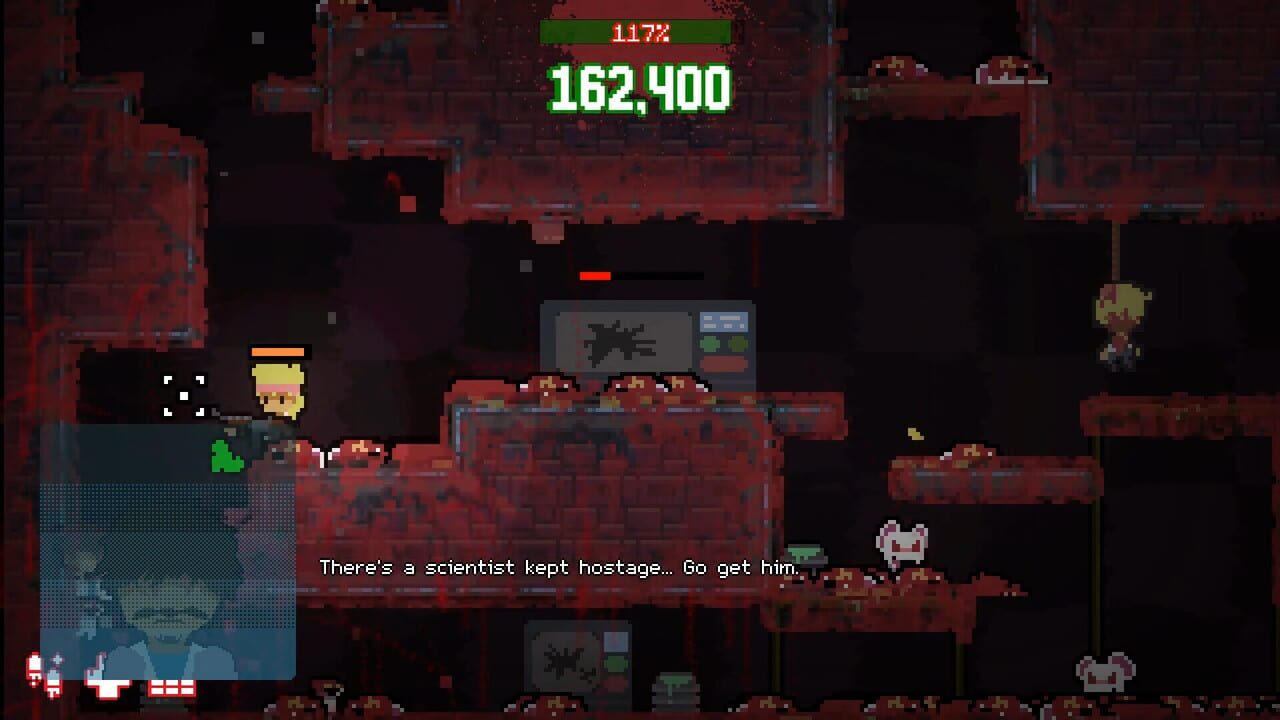Click the red enemy health bar

pyautogui.click(x=640, y=275)
